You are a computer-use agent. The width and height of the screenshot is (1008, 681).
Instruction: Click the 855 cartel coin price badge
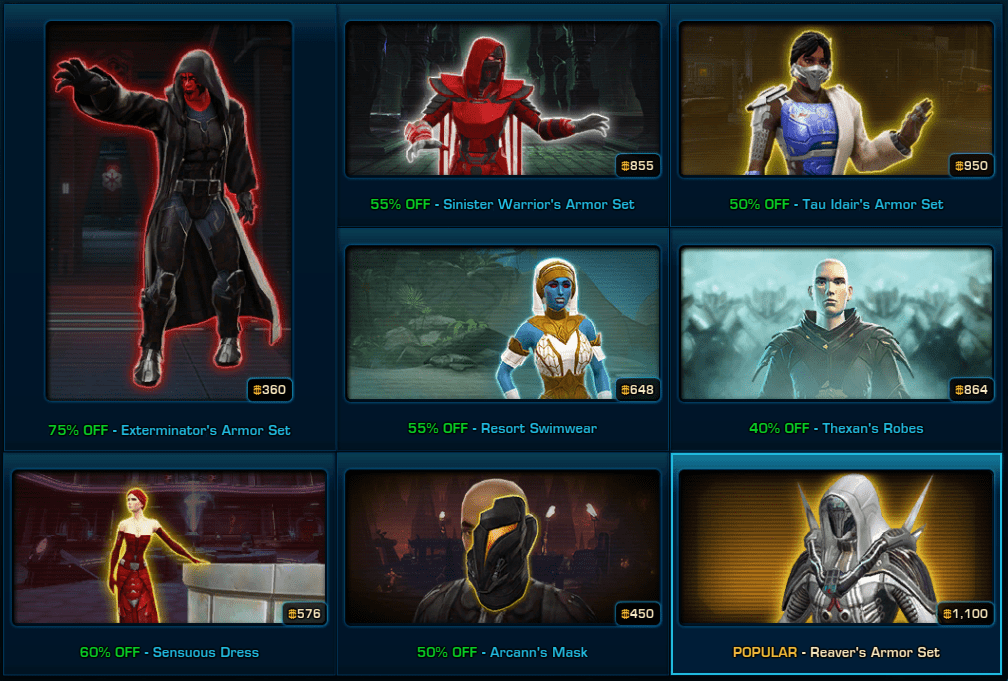638,165
